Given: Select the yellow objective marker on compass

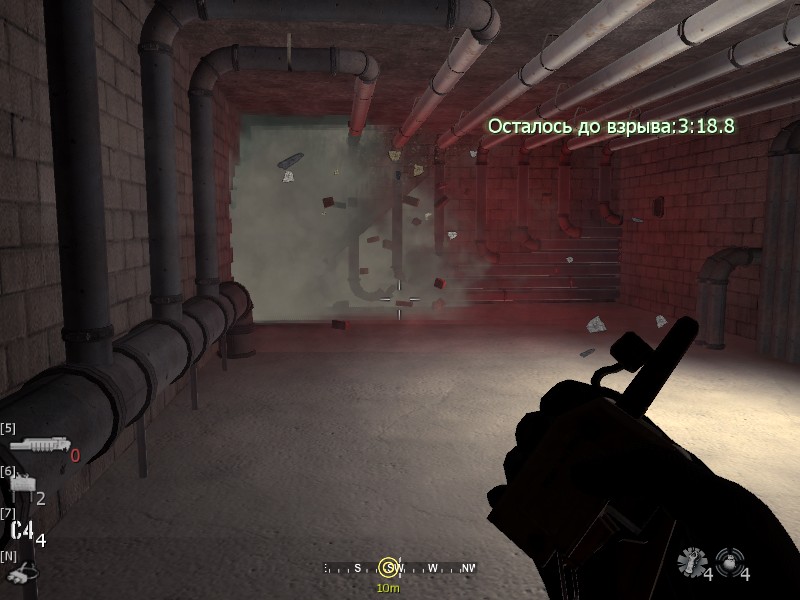Looking at the screenshot, I should (x=388, y=568).
